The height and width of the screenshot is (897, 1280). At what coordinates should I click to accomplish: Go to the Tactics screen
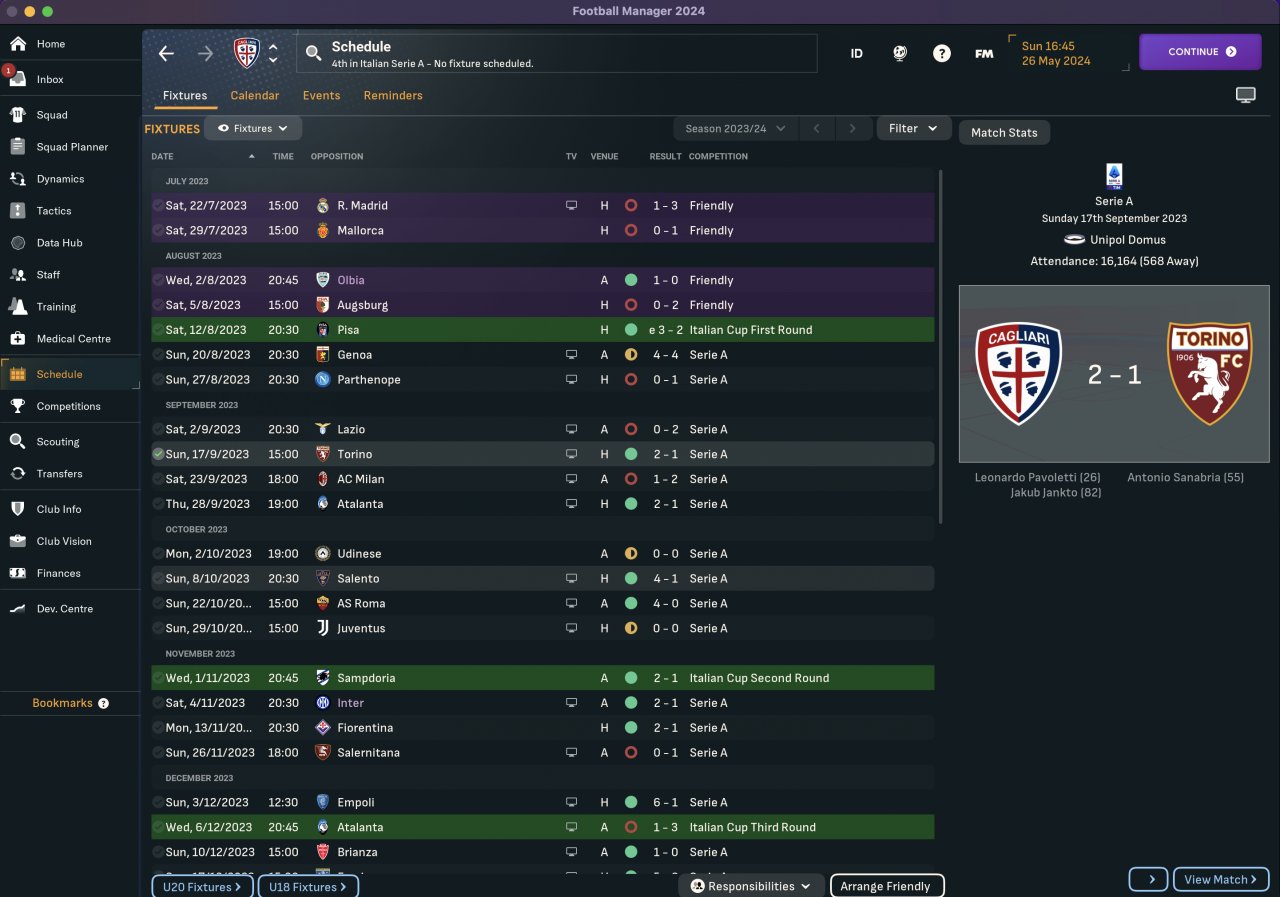(x=54, y=211)
